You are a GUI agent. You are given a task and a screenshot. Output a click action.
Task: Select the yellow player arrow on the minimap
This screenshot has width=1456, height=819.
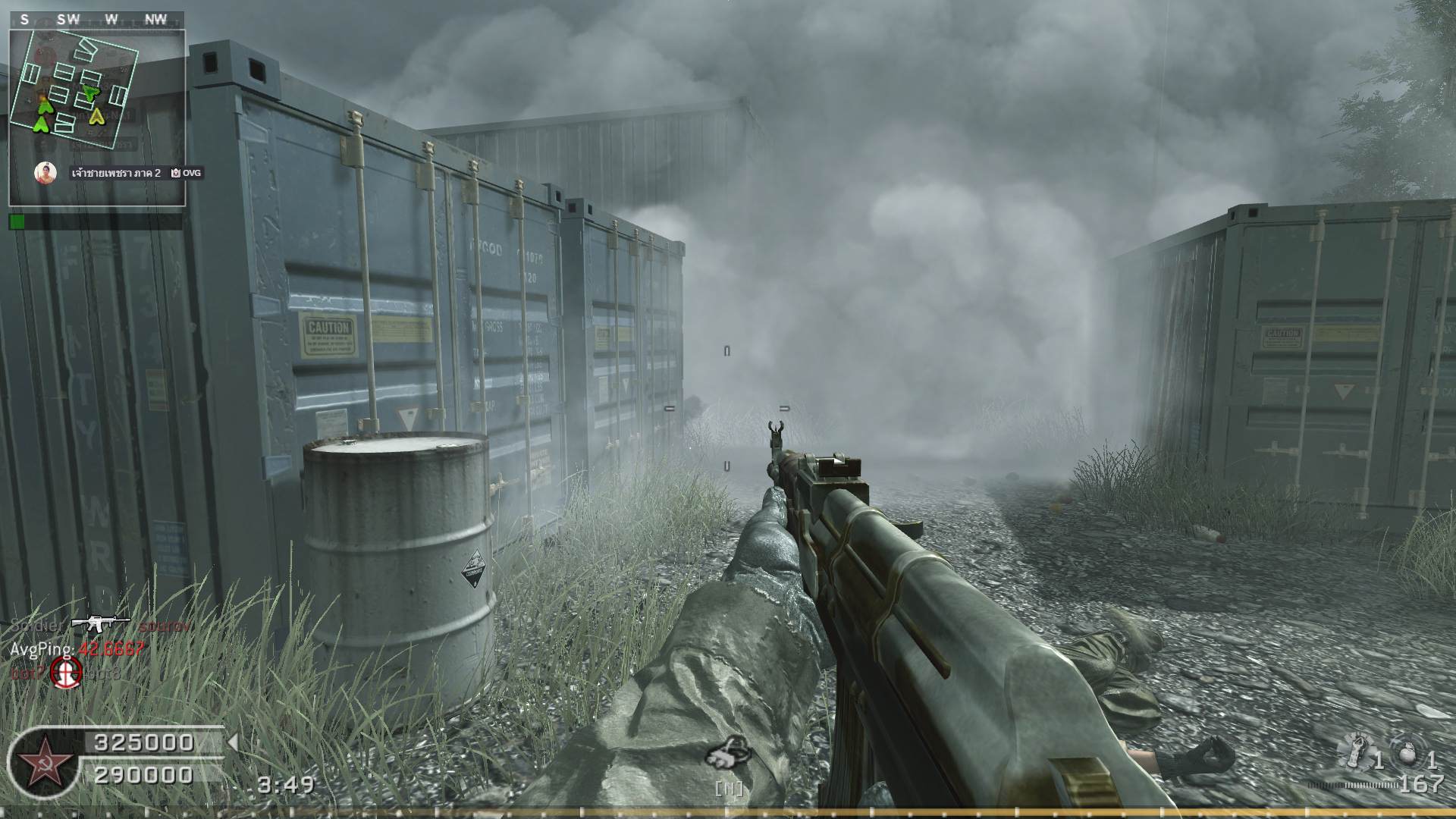[96, 116]
